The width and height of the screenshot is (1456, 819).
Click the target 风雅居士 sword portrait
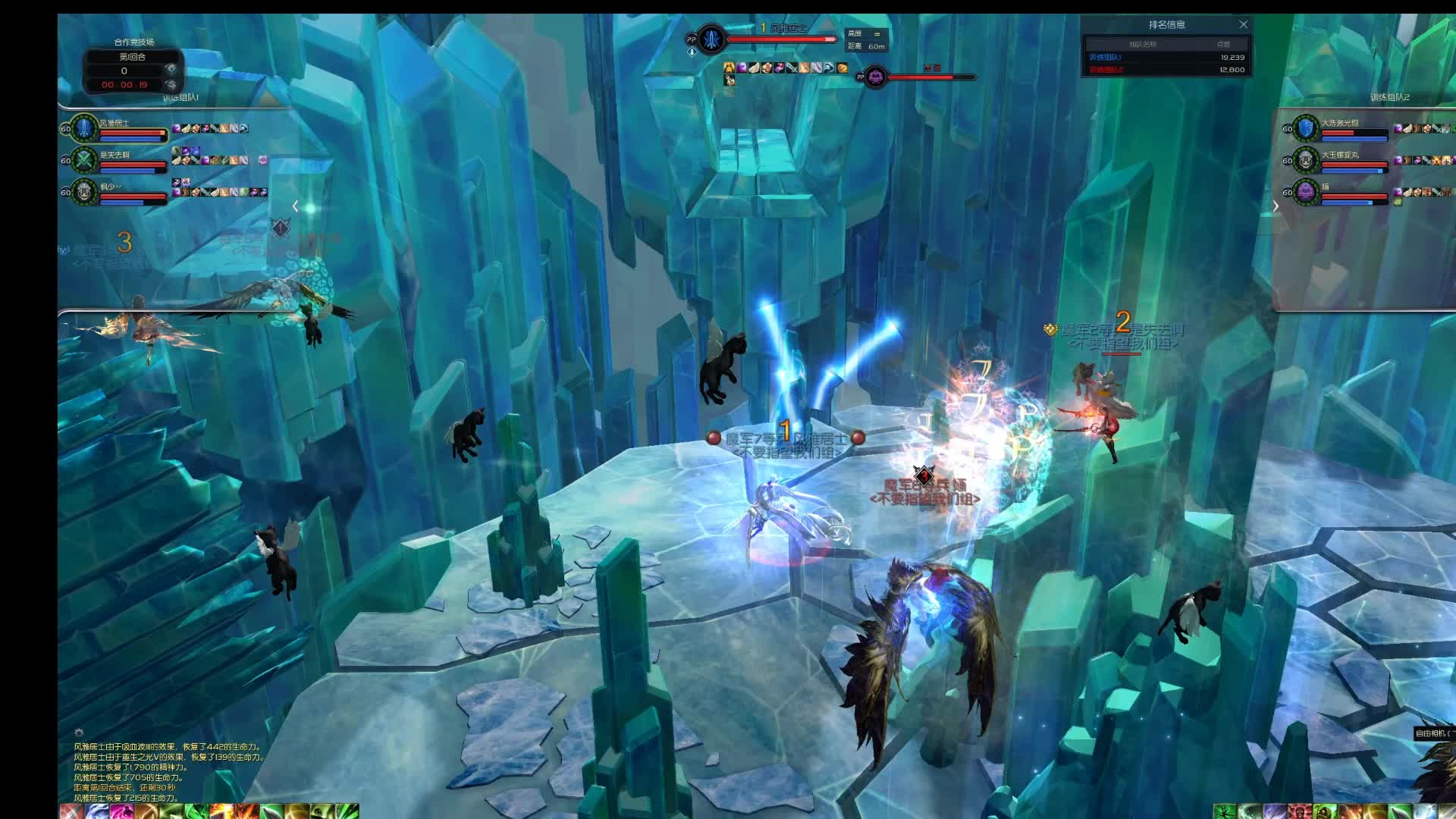point(711,38)
